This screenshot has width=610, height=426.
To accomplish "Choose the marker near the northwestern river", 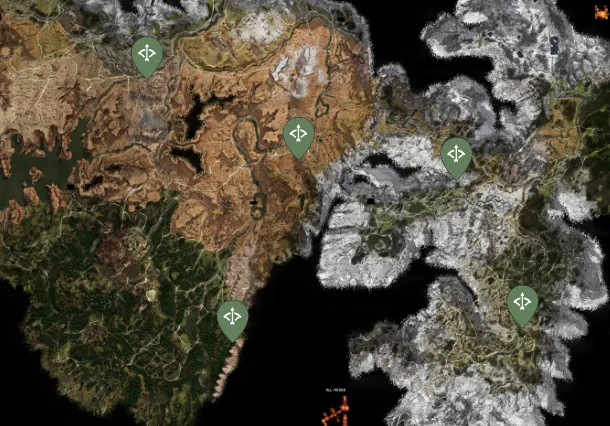I will [148, 55].
